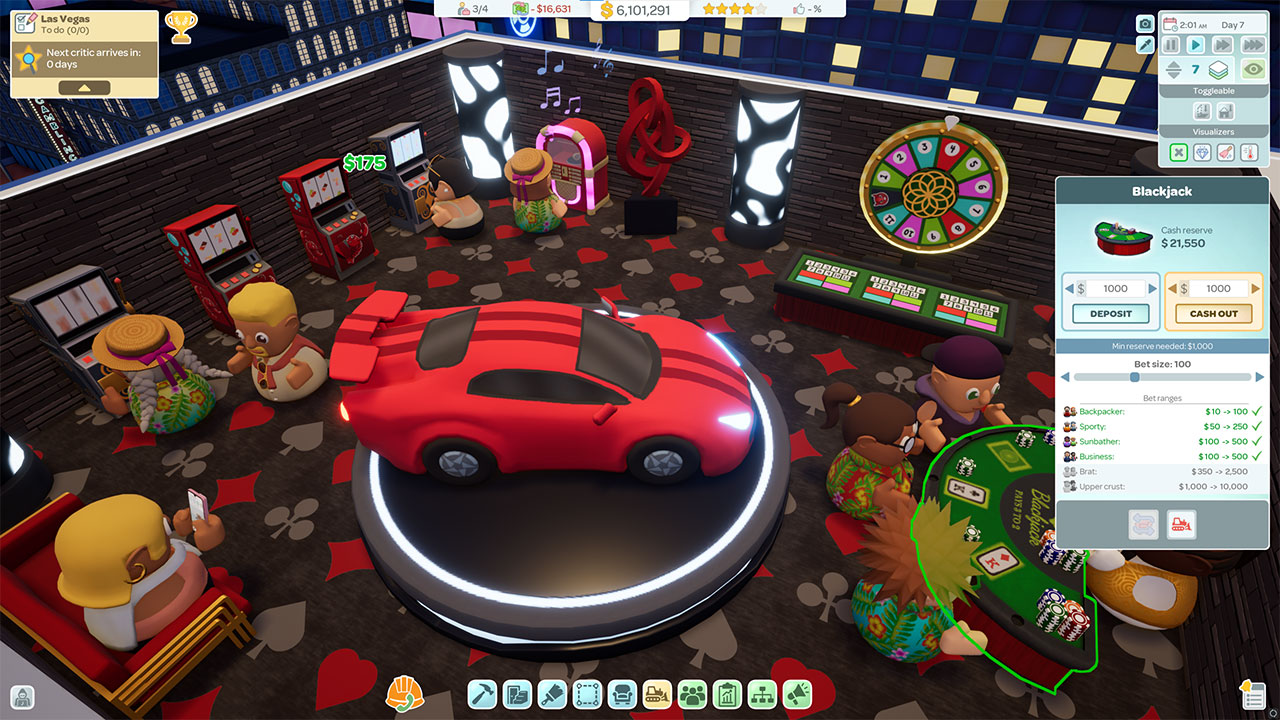Take a screenshot with the camera icon
The image size is (1280, 720).
[x=1145, y=23]
